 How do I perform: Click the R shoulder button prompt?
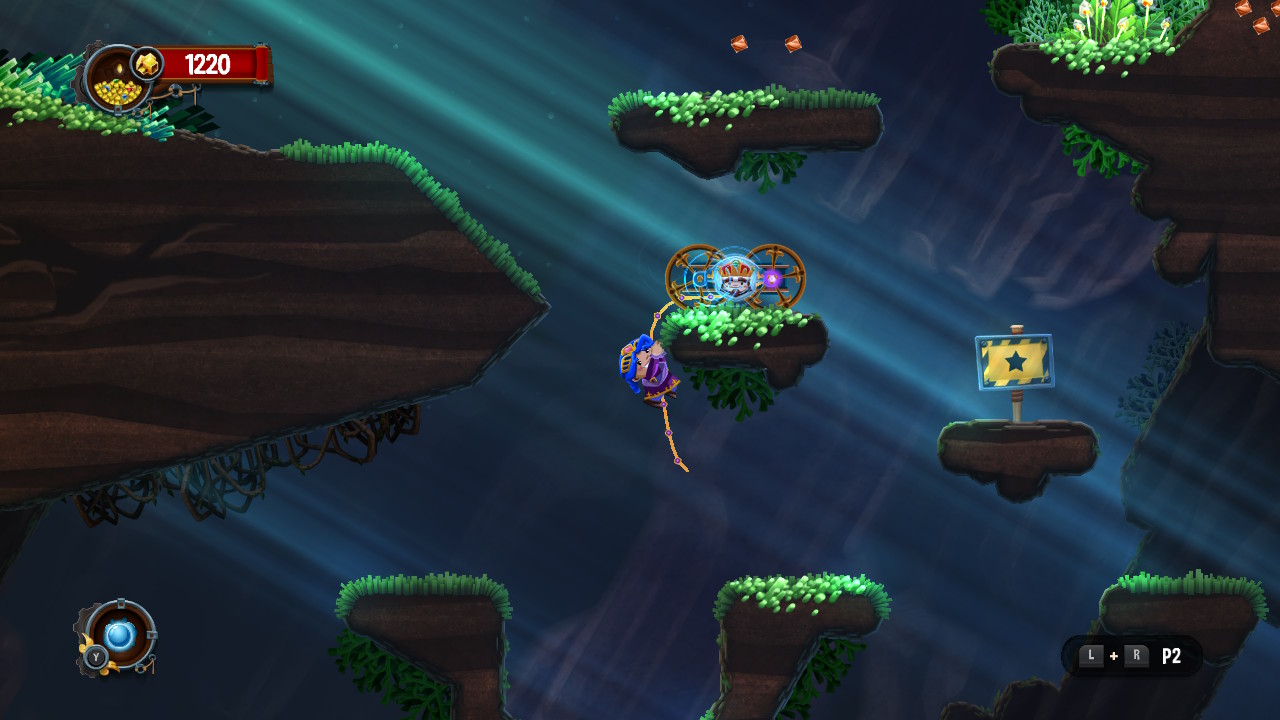click(x=1136, y=654)
